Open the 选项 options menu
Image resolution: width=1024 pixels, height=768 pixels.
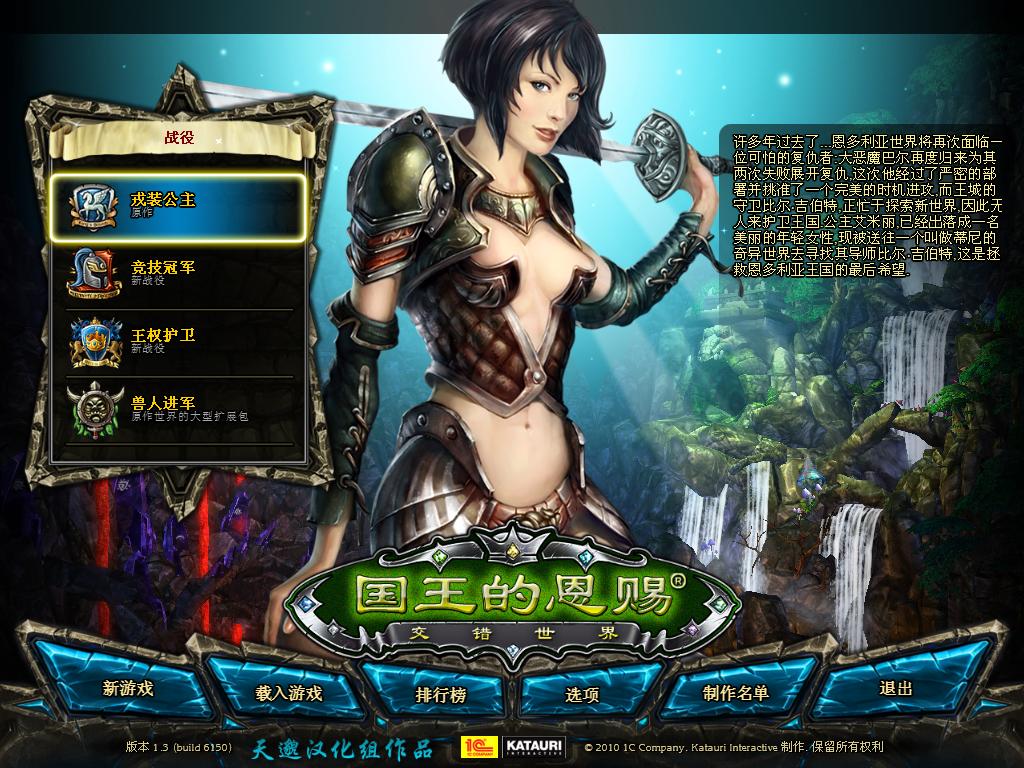(582, 694)
